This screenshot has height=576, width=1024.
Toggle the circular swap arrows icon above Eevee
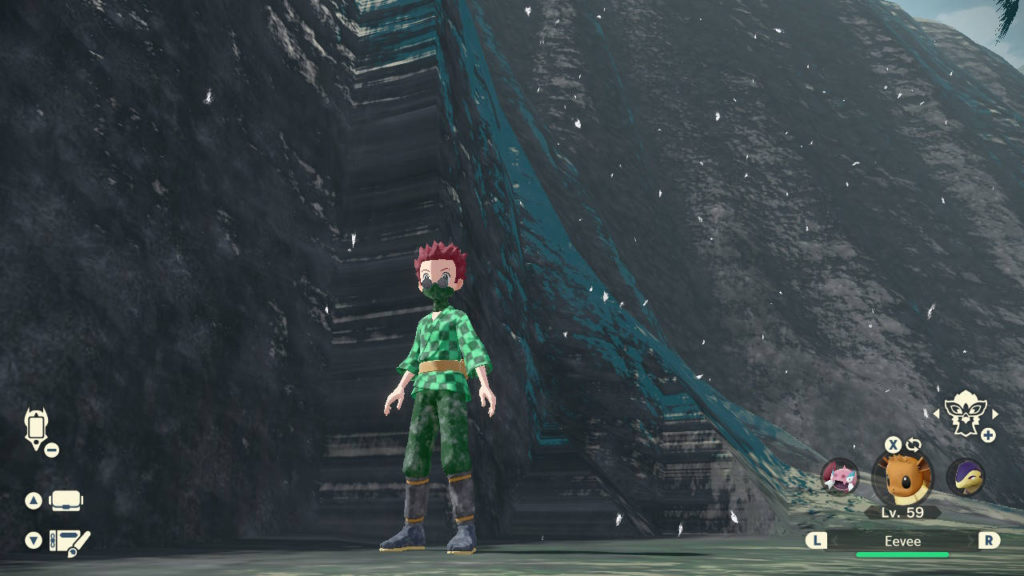[x=913, y=444]
